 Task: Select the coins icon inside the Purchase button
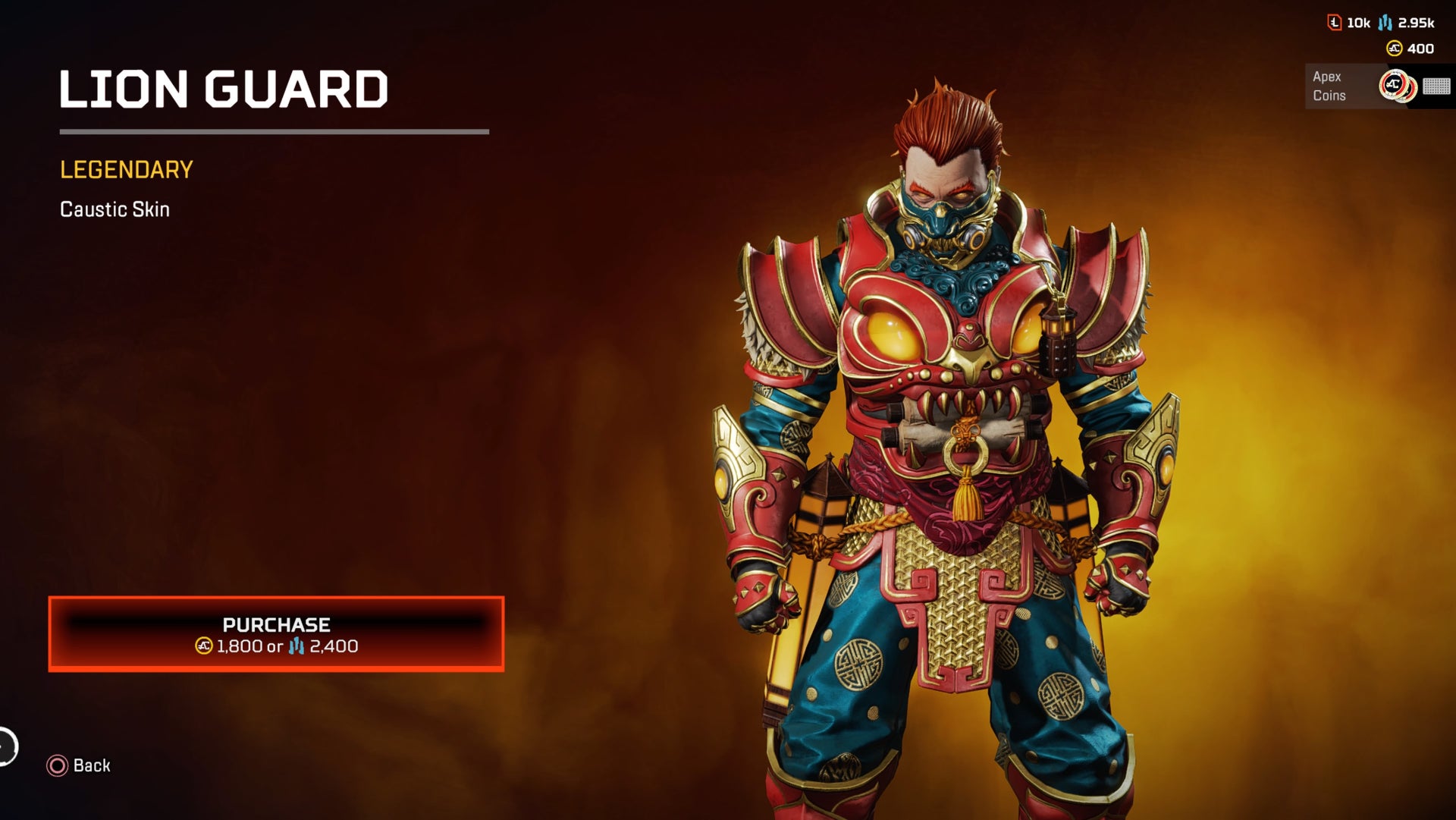[x=203, y=645]
